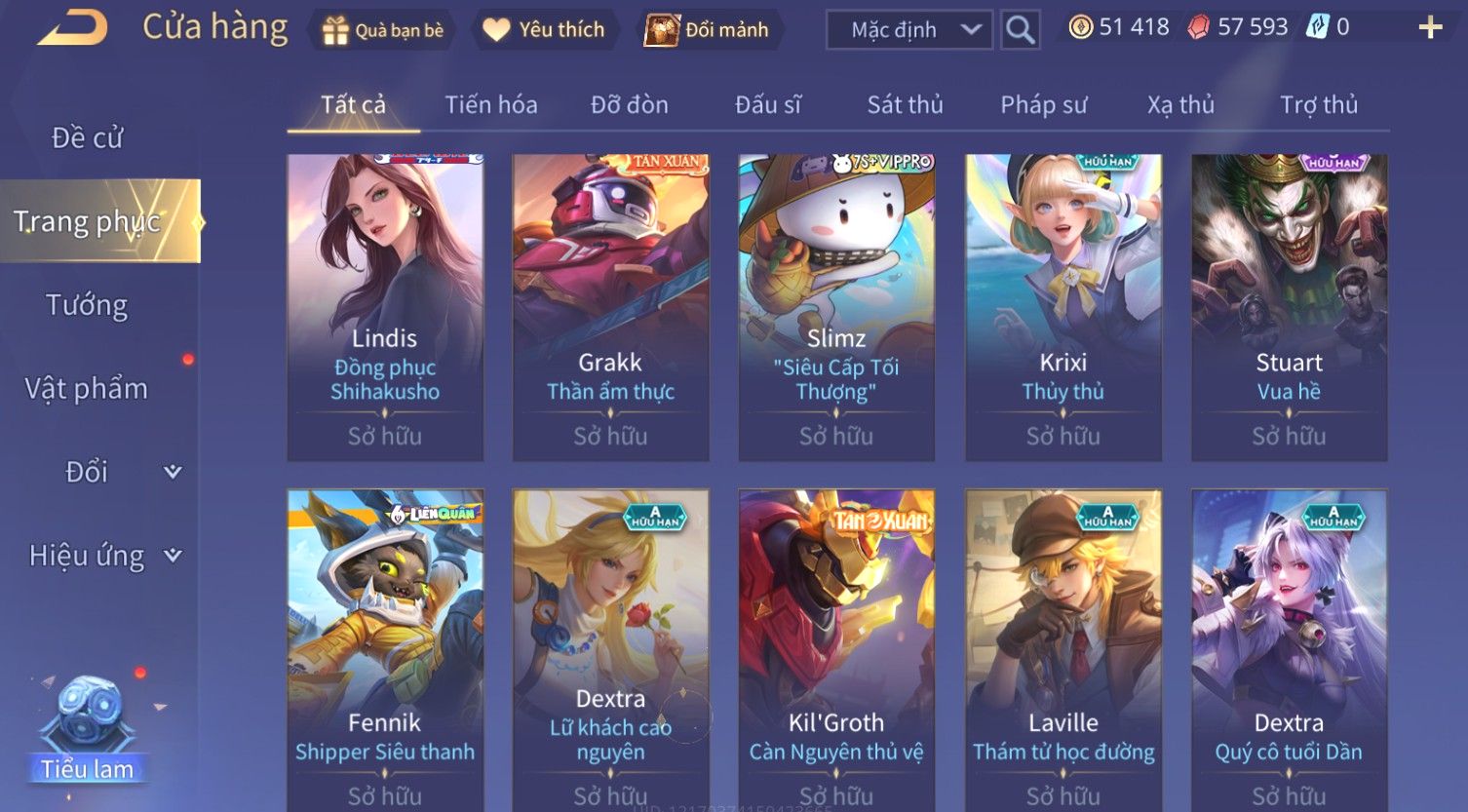
Task: Expand the Hiệu ứng submenu
Action: (104, 556)
